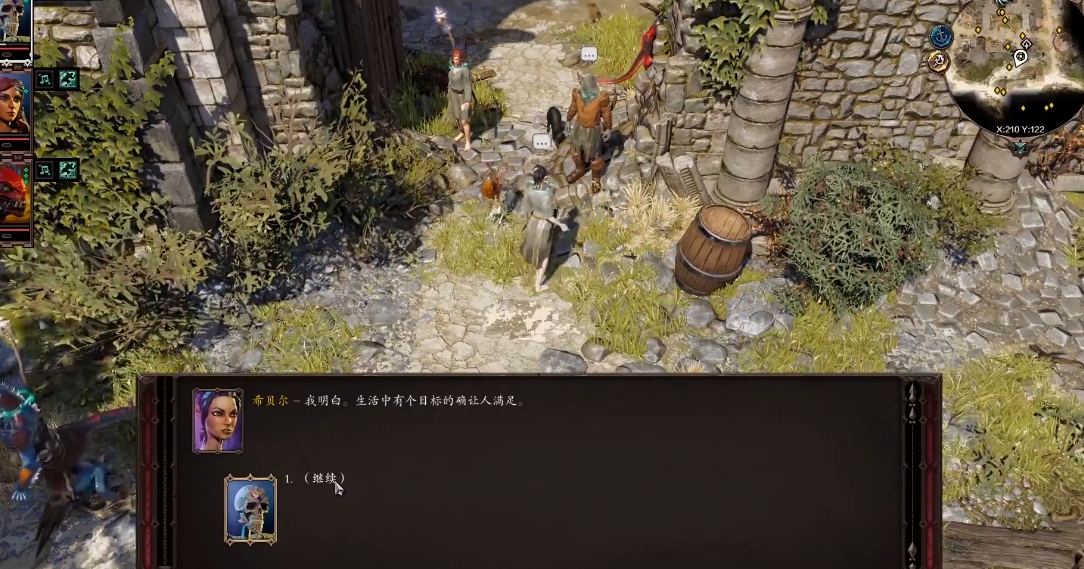Select the skeleton party portrait at top

pyautogui.click(x=14, y=20)
